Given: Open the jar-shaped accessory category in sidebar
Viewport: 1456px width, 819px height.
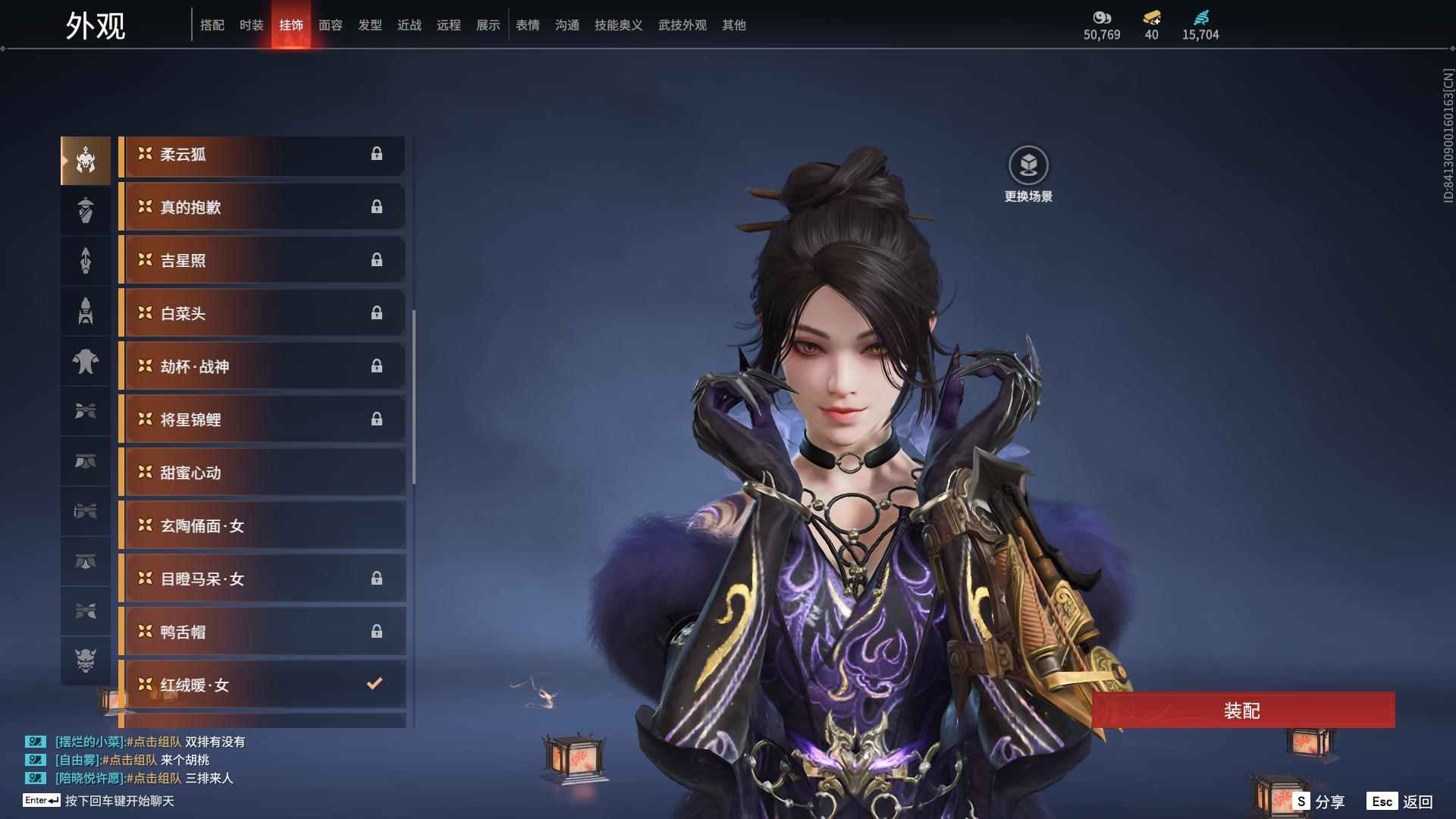Looking at the screenshot, I should [x=85, y=210].
